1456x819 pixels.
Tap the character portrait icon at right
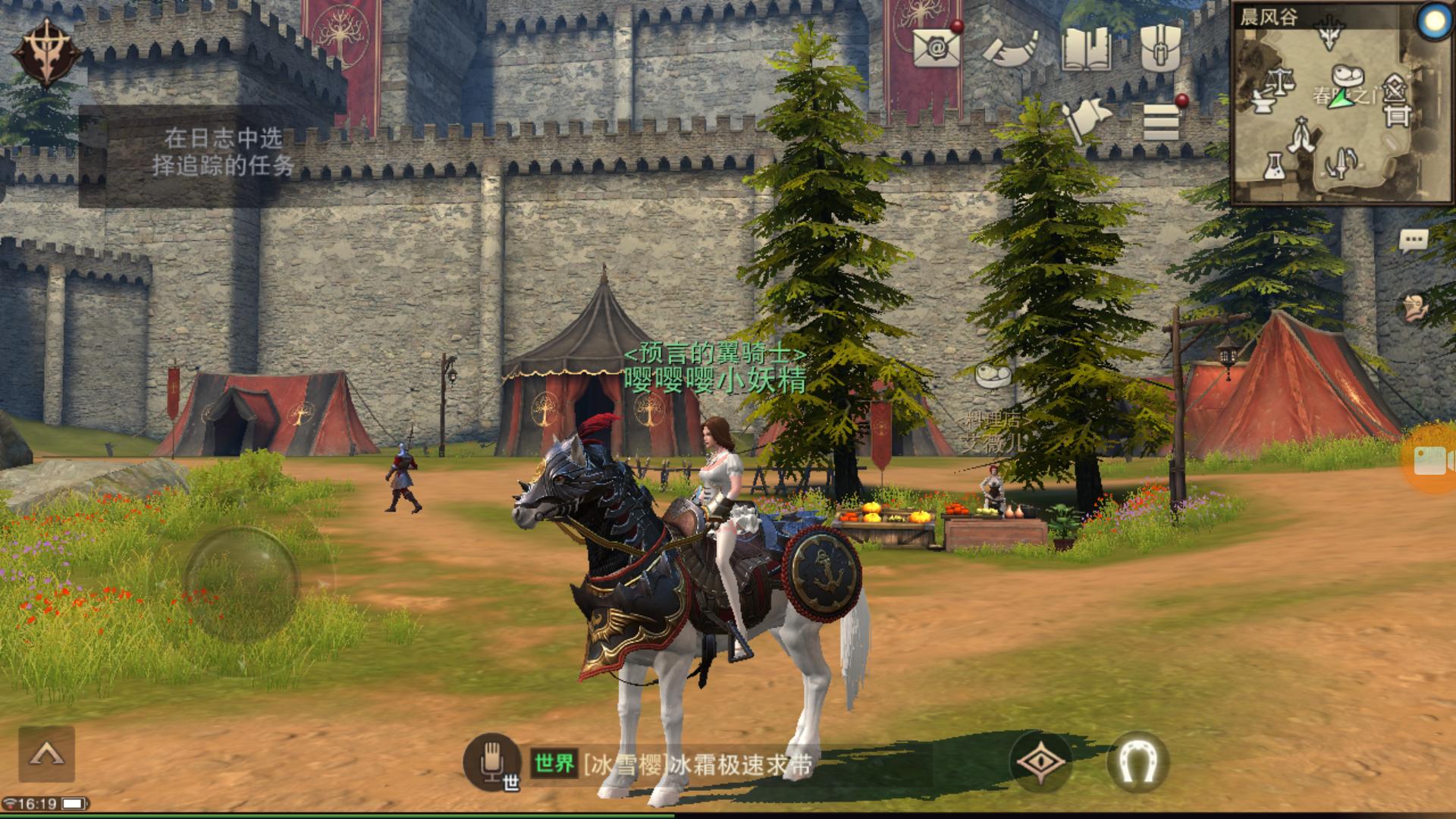[1414, 307]
